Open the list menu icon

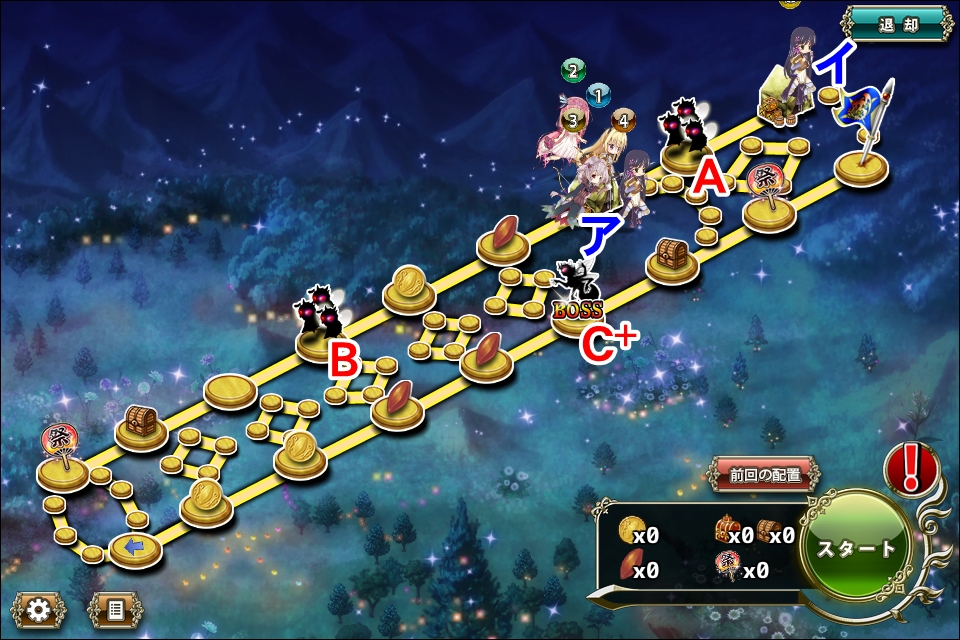pyautogui.click(x=115, y=609)
